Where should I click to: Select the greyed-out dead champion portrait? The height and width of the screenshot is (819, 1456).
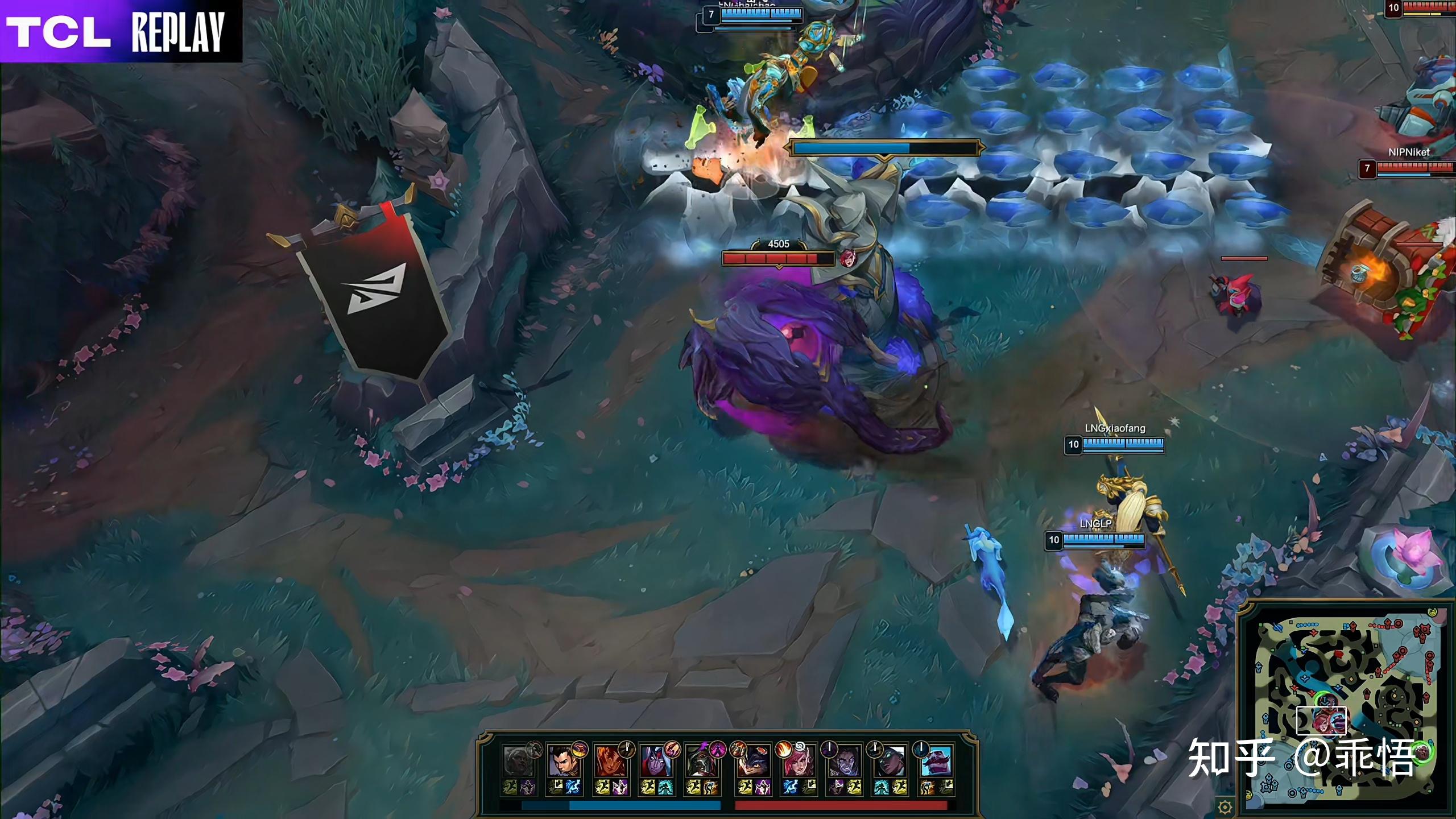[518, 762]
